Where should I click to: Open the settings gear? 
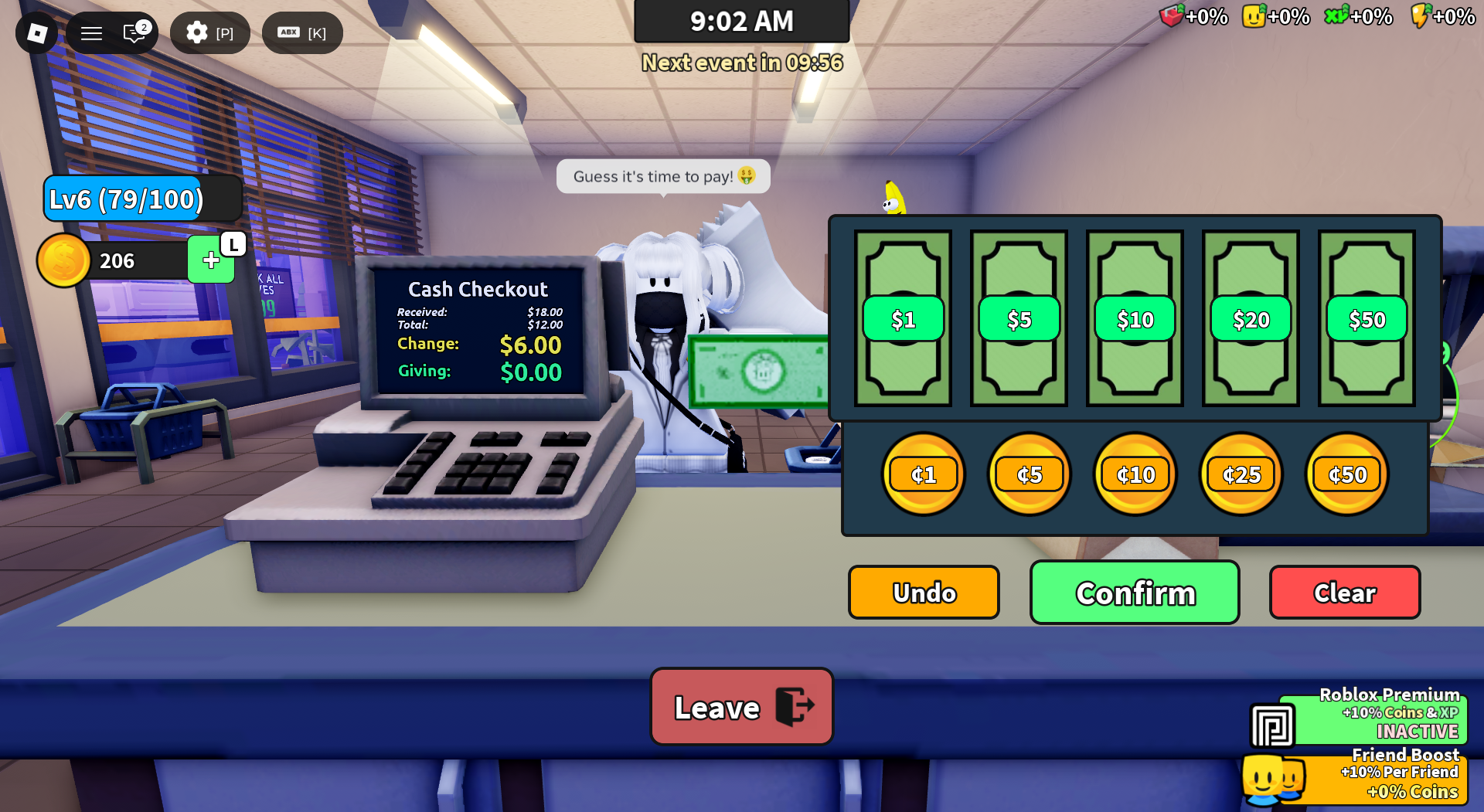point(198,32)
